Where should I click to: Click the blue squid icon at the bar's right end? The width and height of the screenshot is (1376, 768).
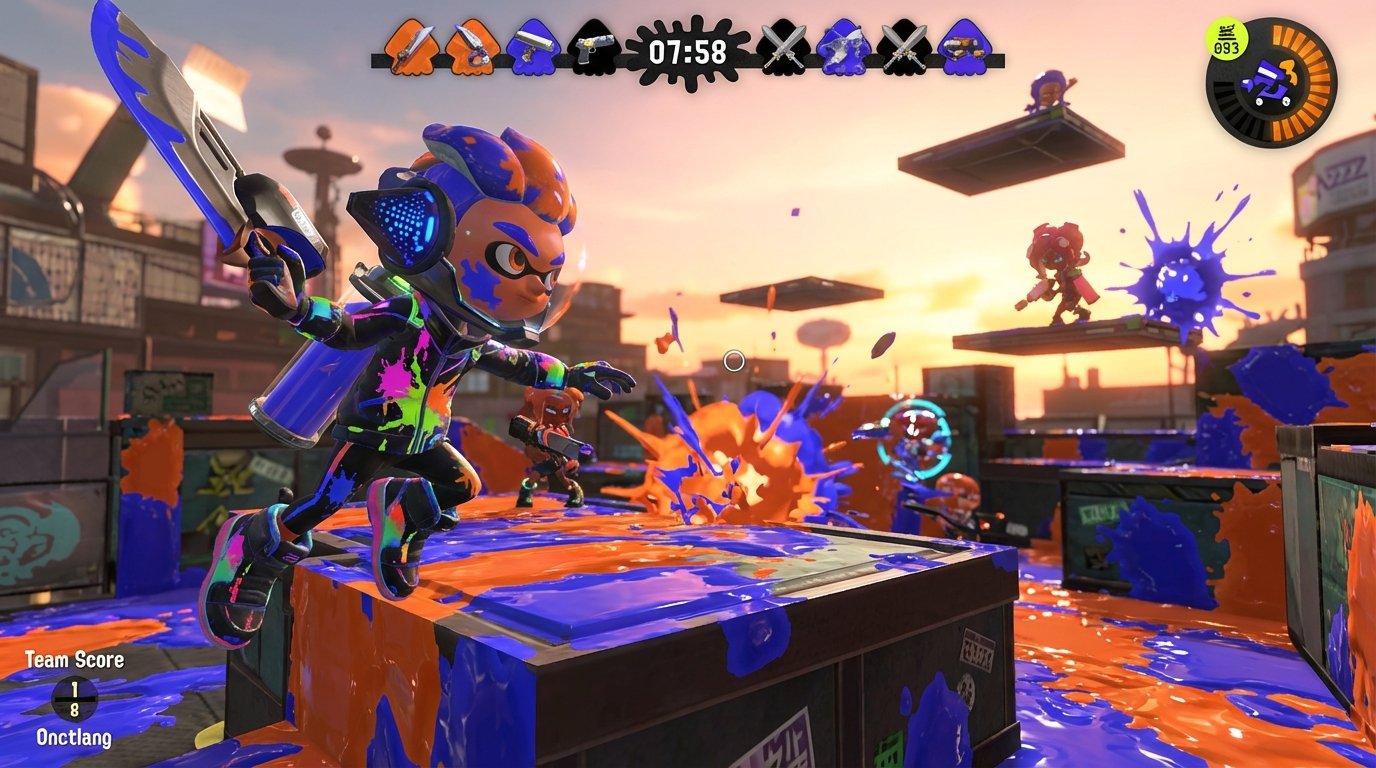pyautogui.click(x=965, y=47)
